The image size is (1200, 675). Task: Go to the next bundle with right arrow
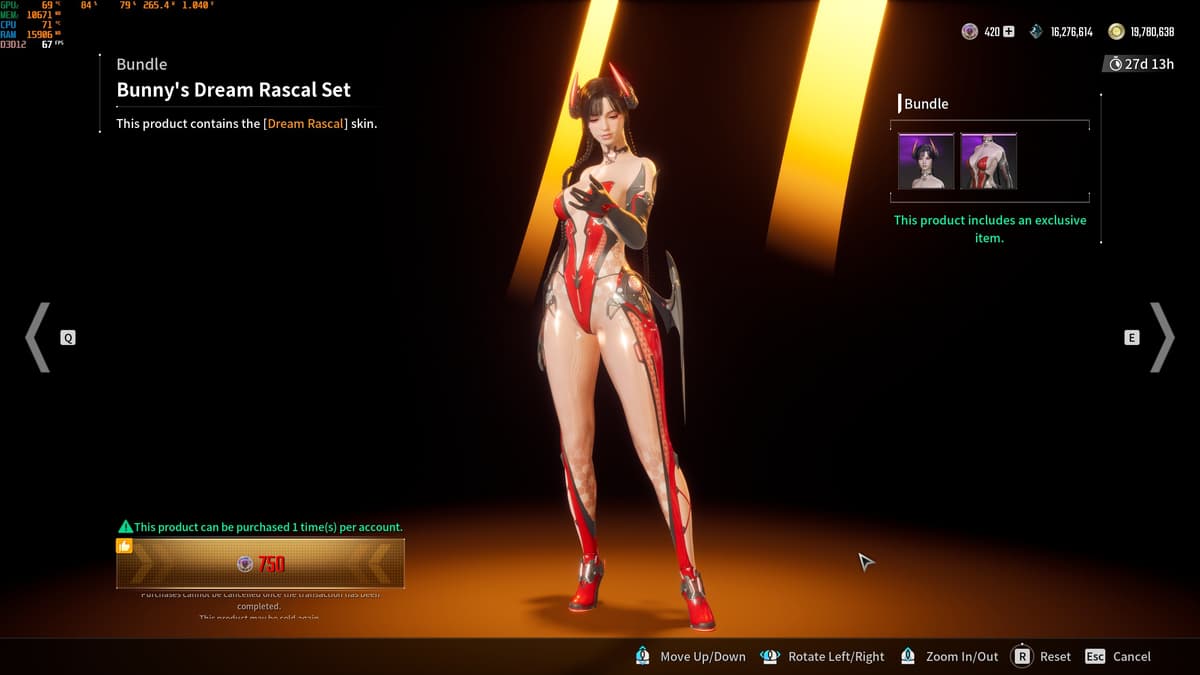1162,338
